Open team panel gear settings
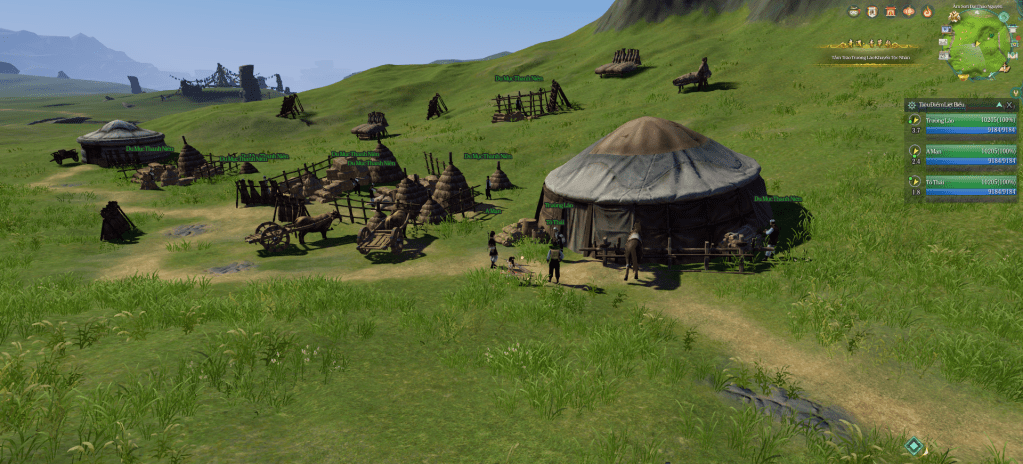 click(x=912, y=105)
